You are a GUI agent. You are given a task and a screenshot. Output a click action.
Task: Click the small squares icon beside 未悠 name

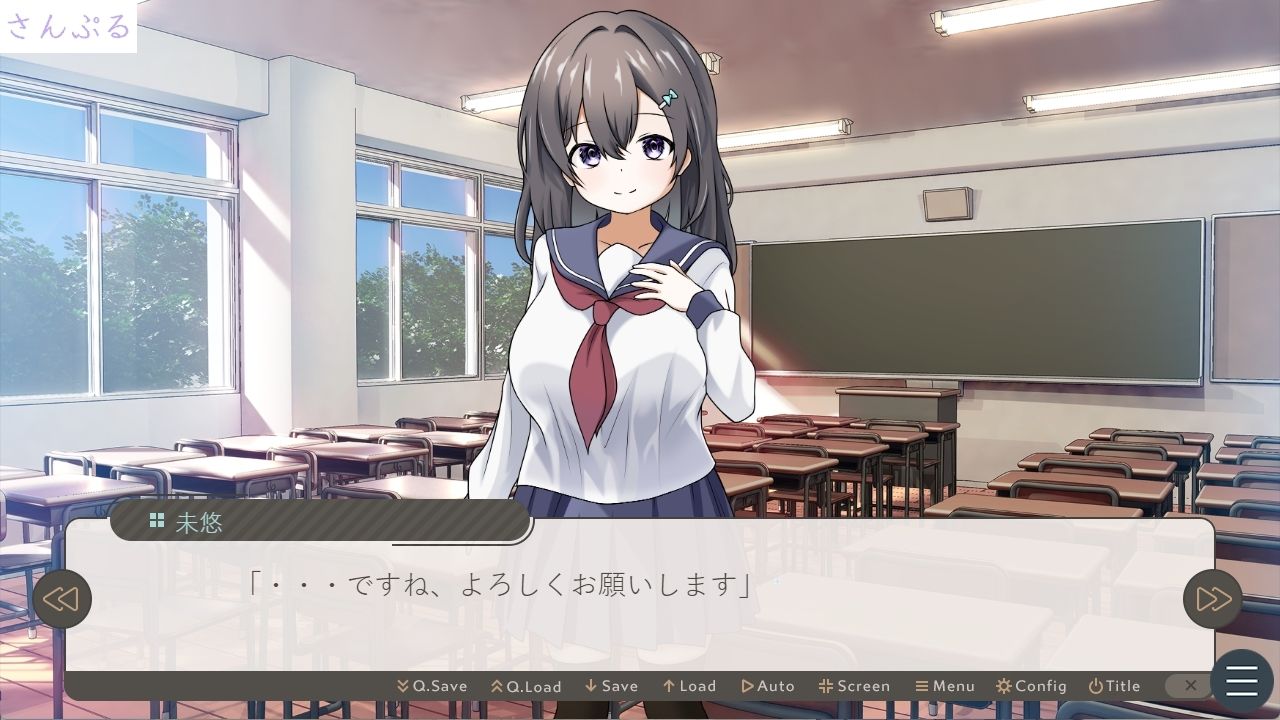[x=156, y=521]
